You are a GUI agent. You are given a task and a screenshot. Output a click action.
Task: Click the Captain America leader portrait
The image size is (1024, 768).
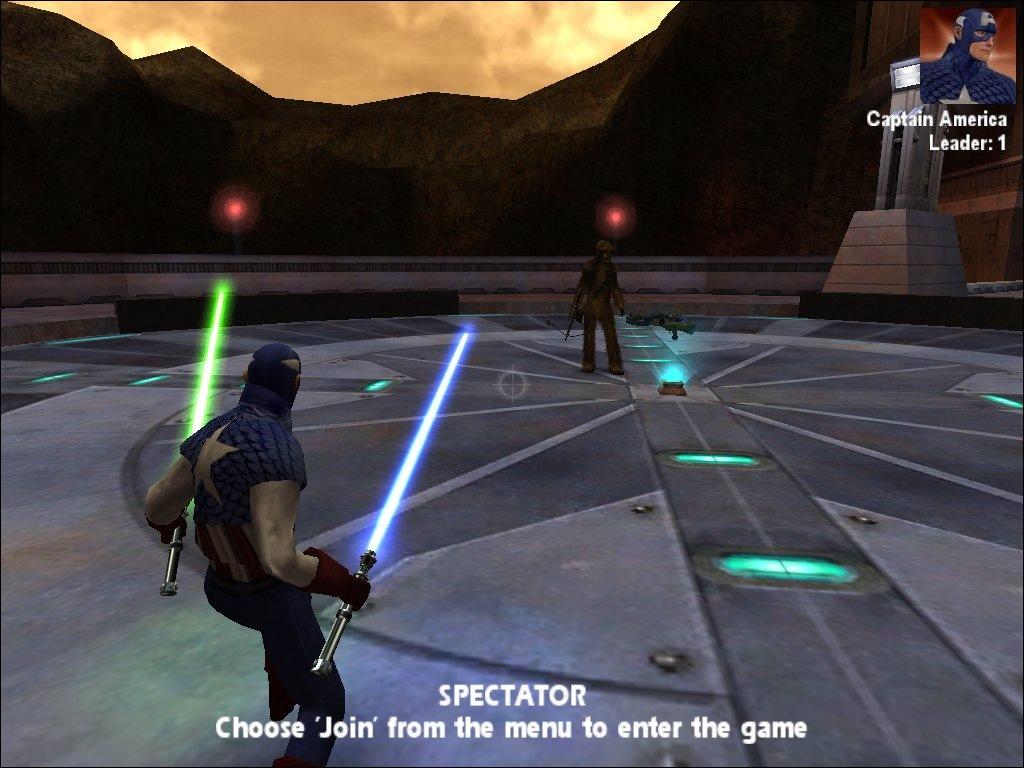click(x=966, y=55)
